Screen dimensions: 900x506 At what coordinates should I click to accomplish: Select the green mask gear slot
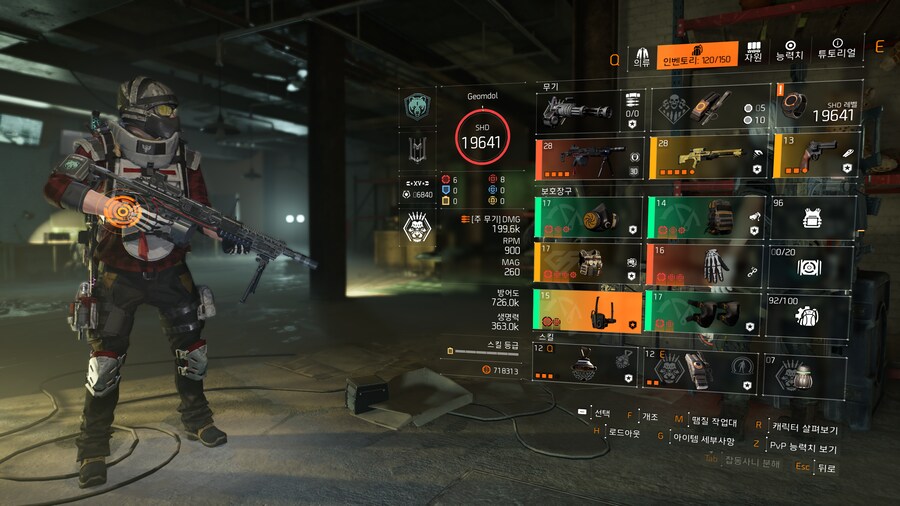(x=588, y=216)
